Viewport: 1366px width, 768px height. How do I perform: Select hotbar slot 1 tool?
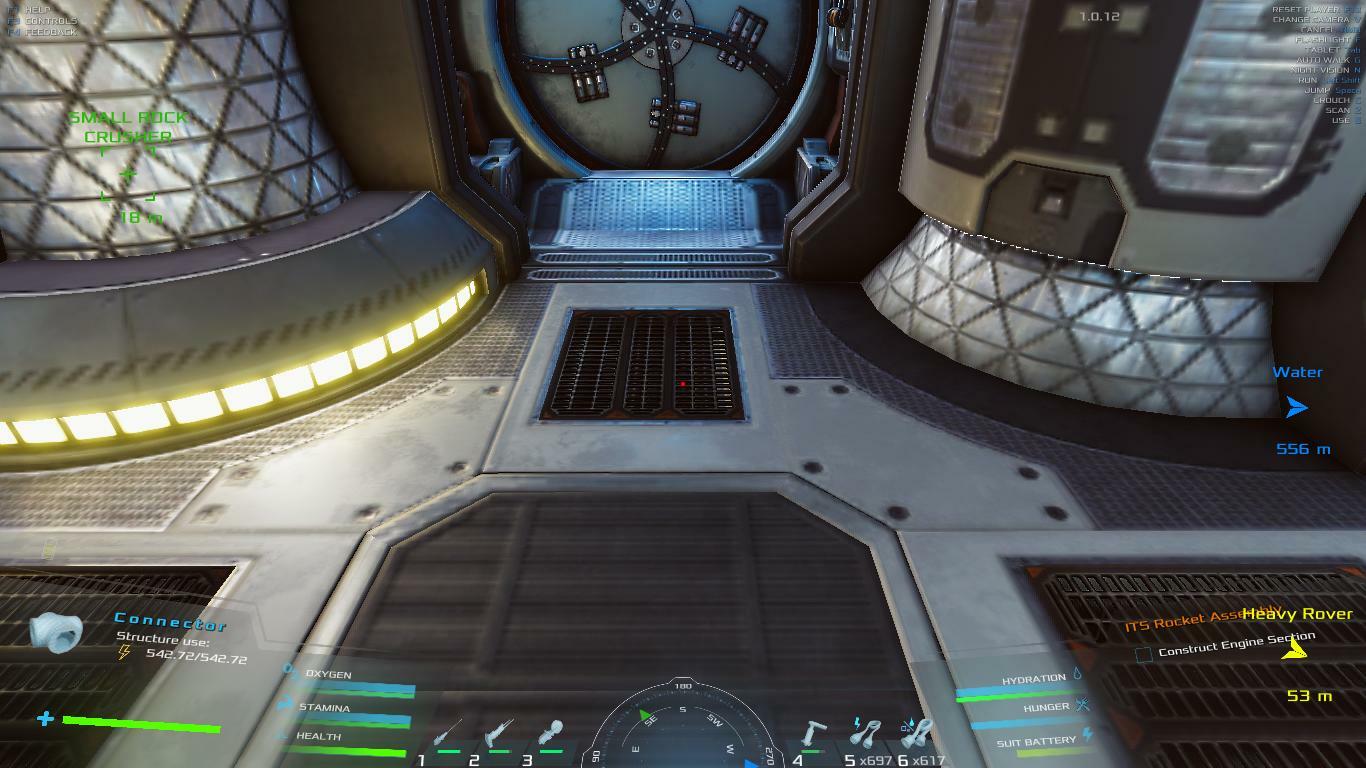point(447,734)
